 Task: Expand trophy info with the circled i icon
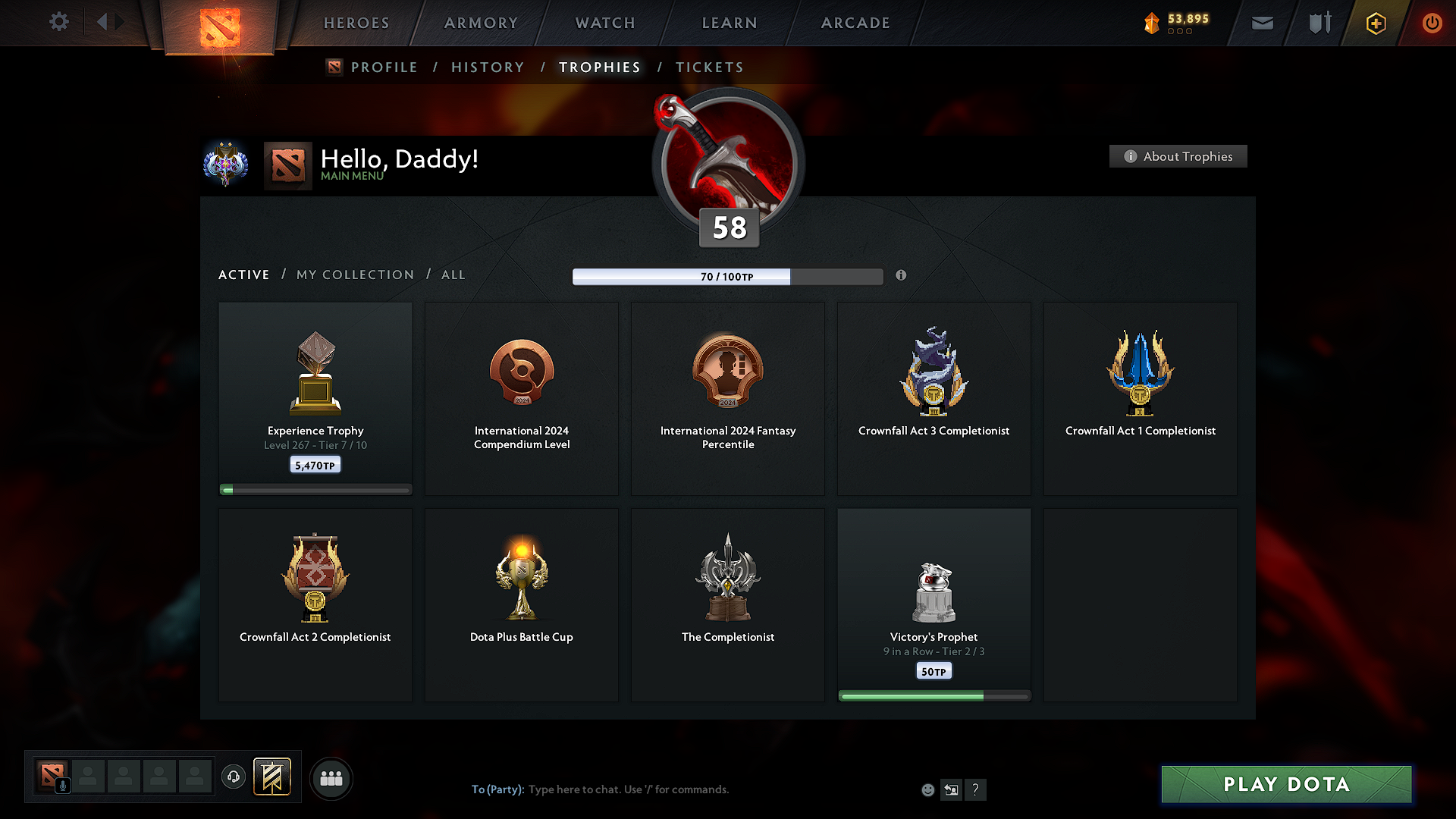pyautogui.click(x=902, y=276)
